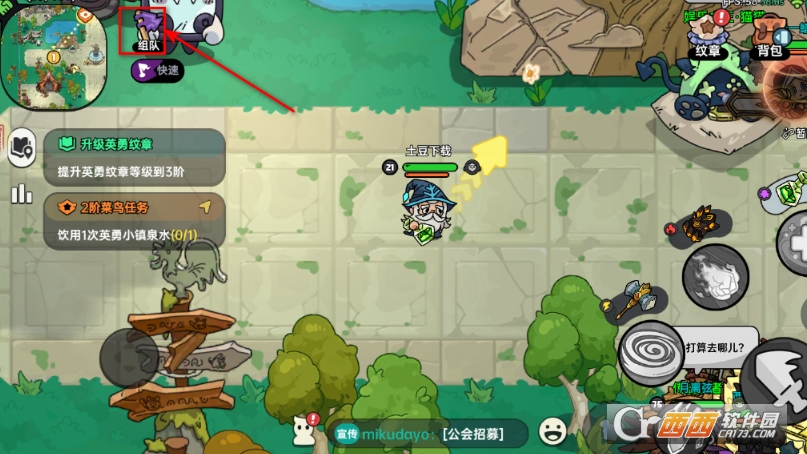Open the bar chart statistics icon
The width and height of the screenshot is (807, 454).
21,193
